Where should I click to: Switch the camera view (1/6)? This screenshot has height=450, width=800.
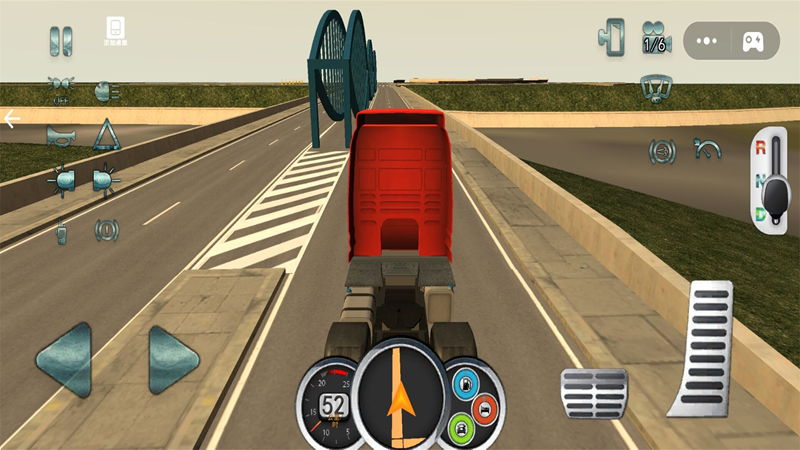click(656, 39)
